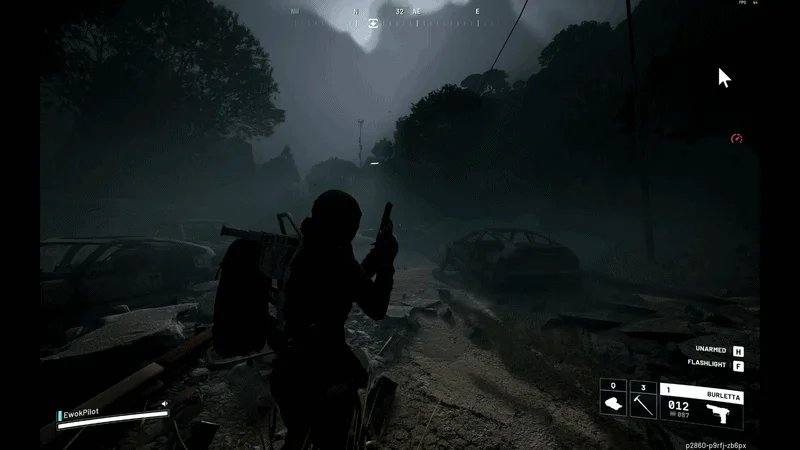Click the speaker icon beside EwokPilot

[x=165, y=405]
